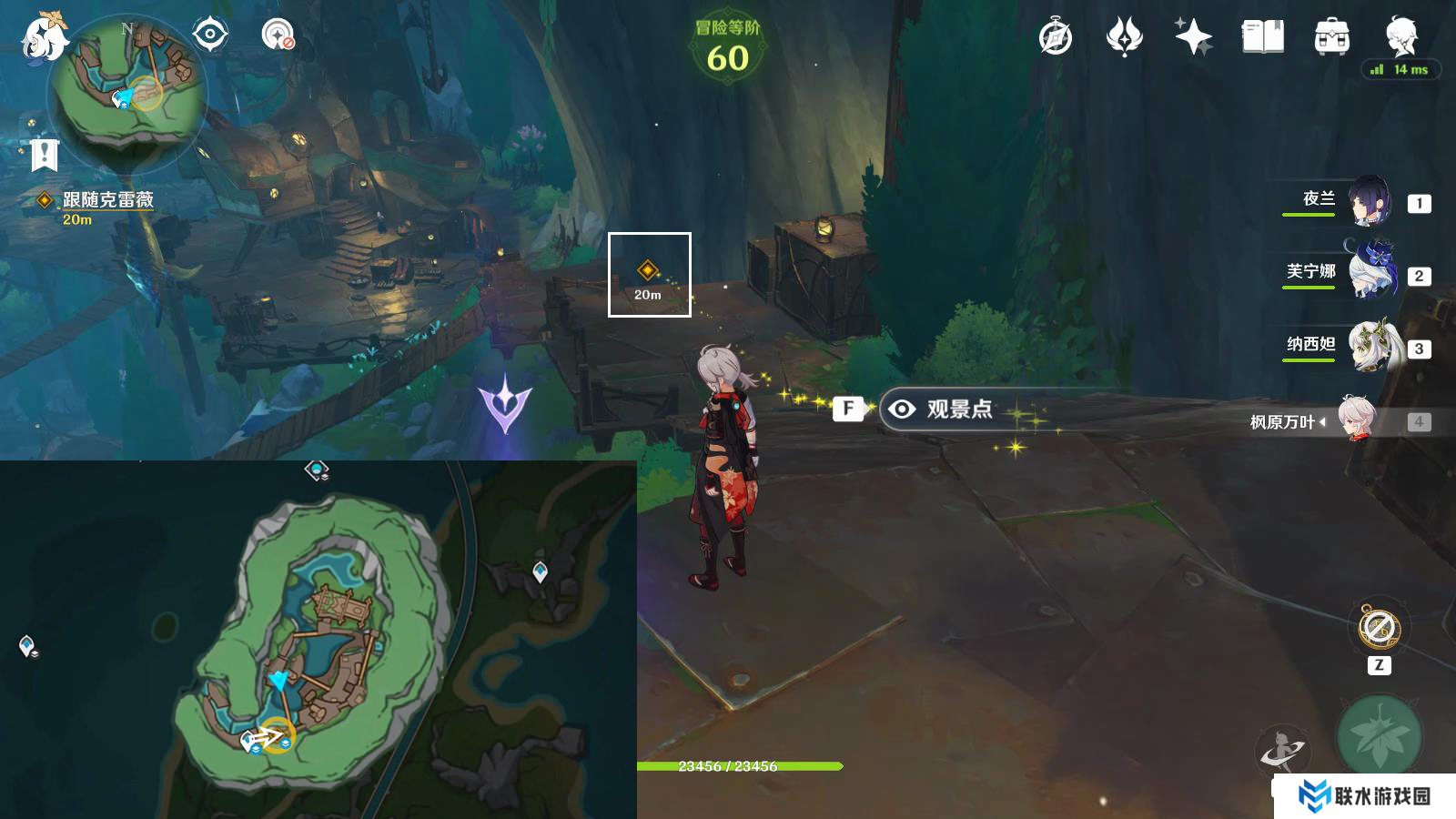
Task: Select the 跟随克雷薇 quest tracker
Action: coord(107,200)
